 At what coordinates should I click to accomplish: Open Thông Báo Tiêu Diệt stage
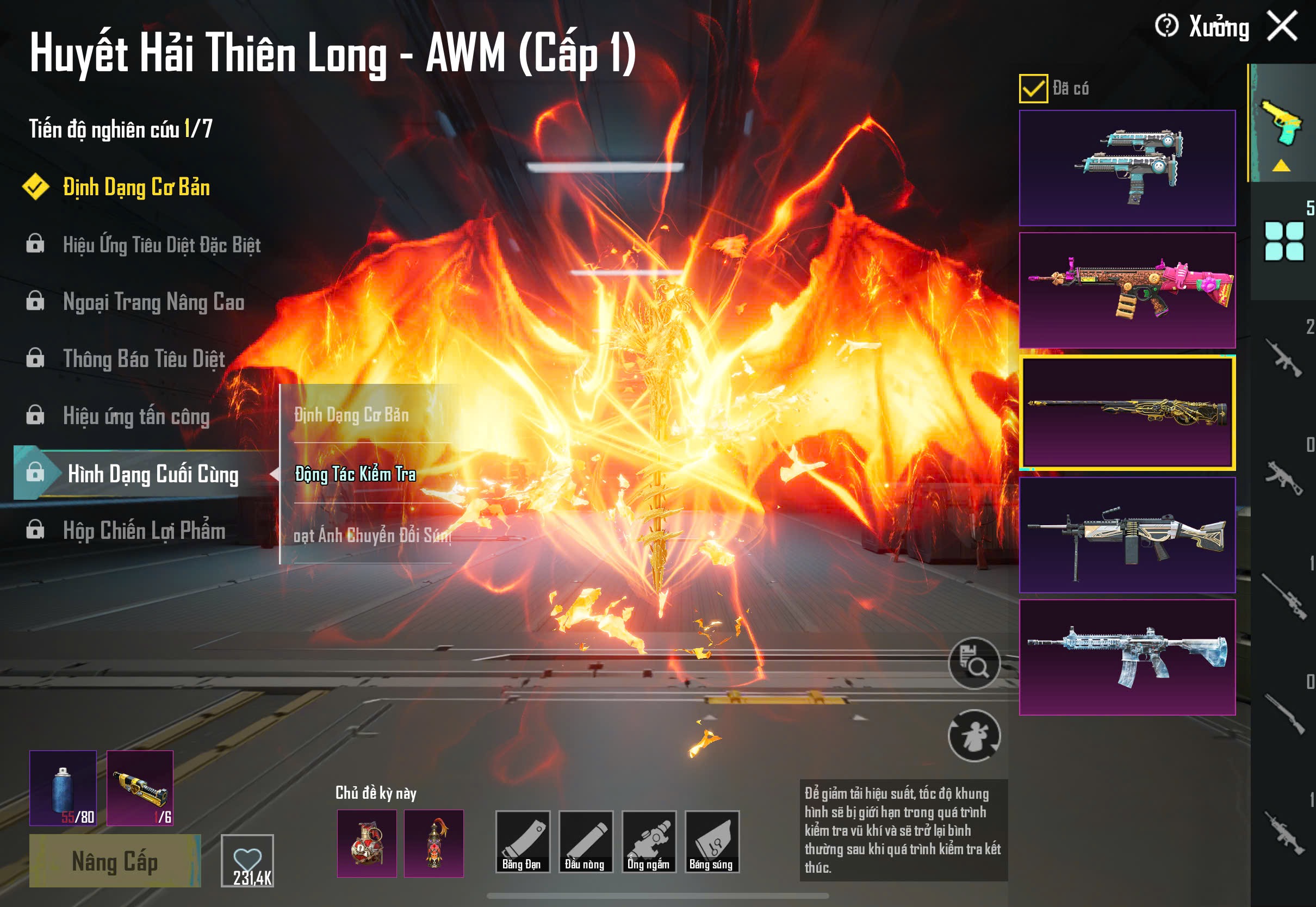point(144,359)
